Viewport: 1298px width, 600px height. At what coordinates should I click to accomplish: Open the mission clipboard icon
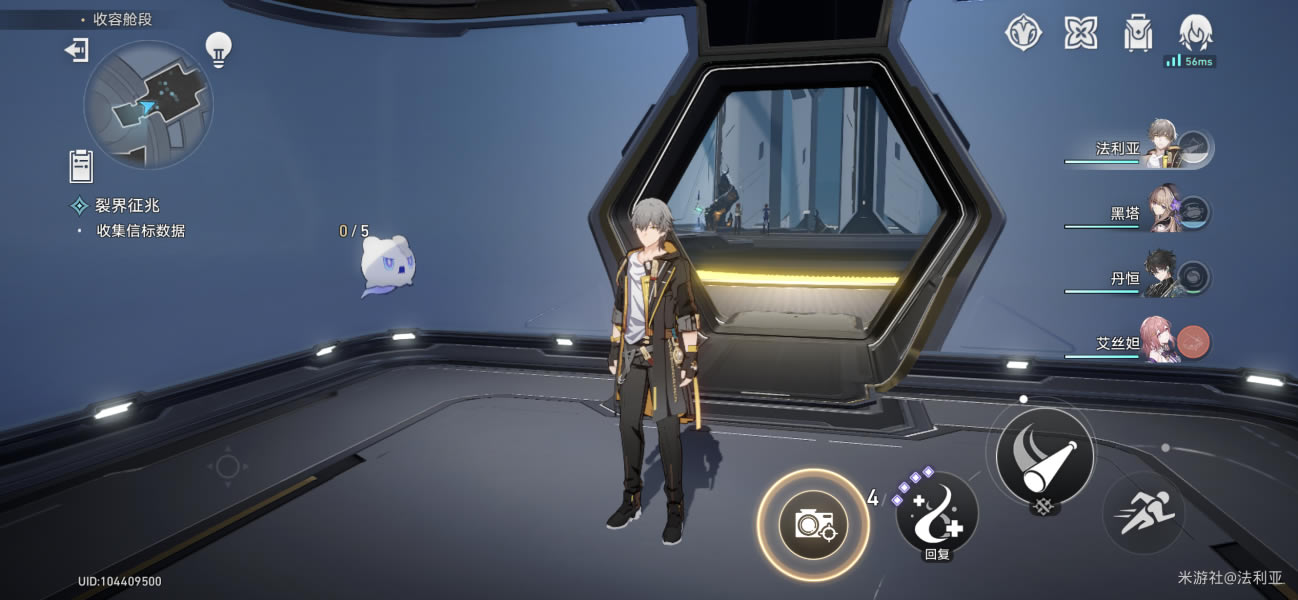pyautogui.click(x=81, y=165)
